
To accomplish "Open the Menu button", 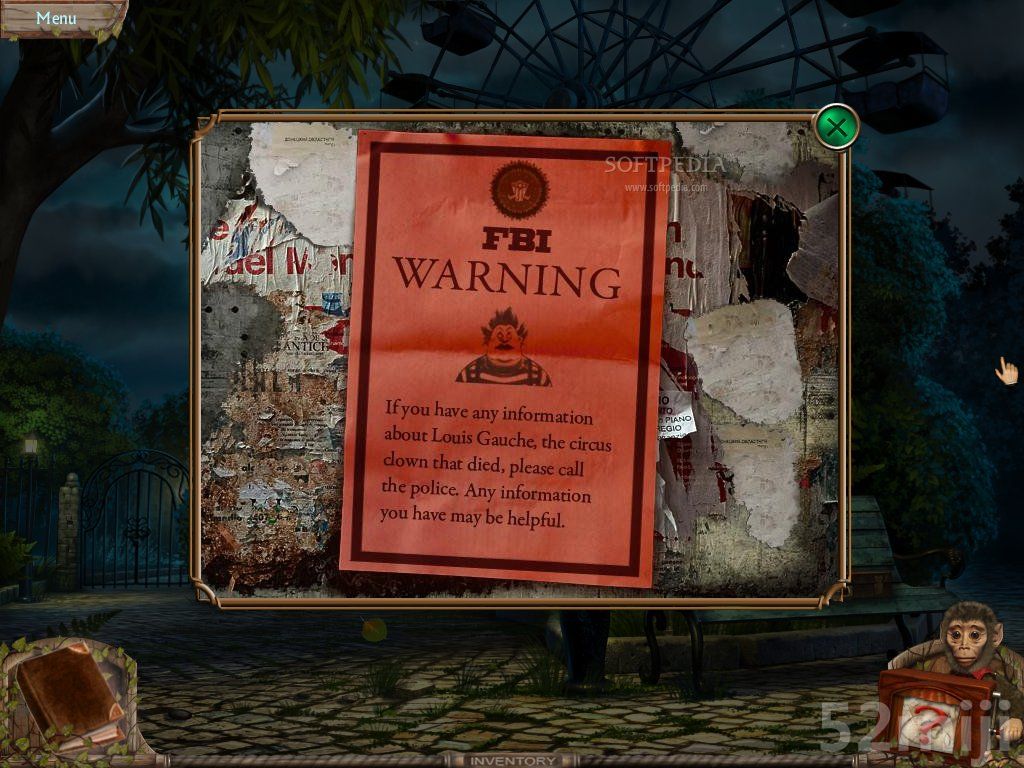I will (56, 18).
